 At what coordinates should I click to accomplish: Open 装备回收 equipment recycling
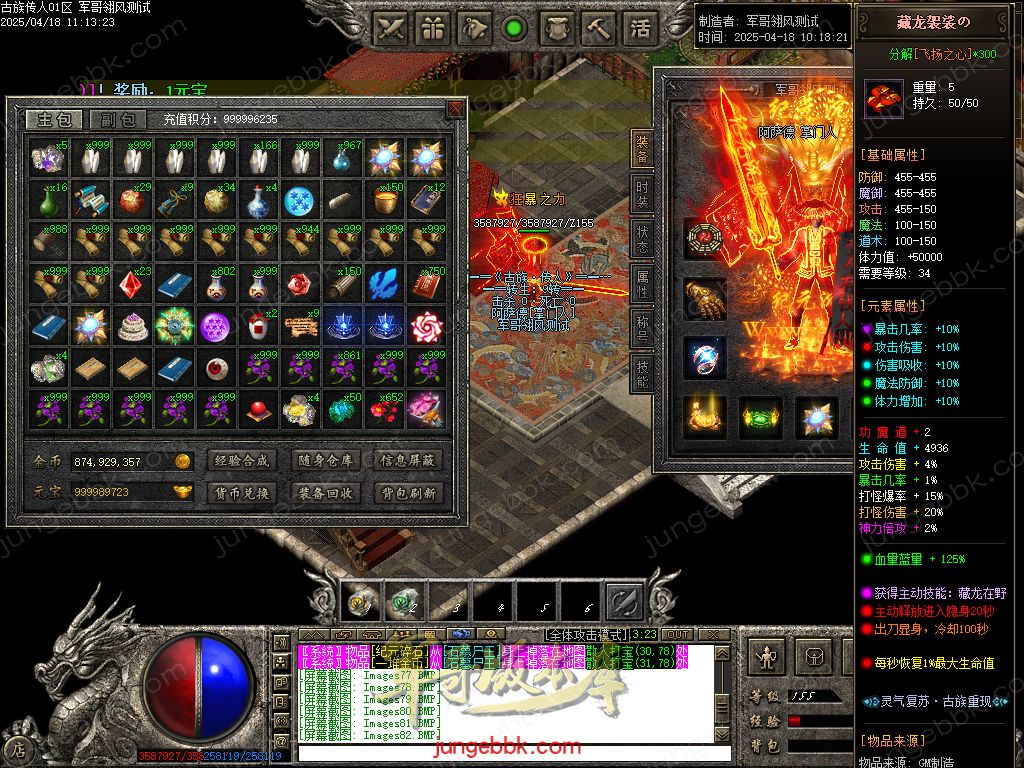click(x=325, y=493)
